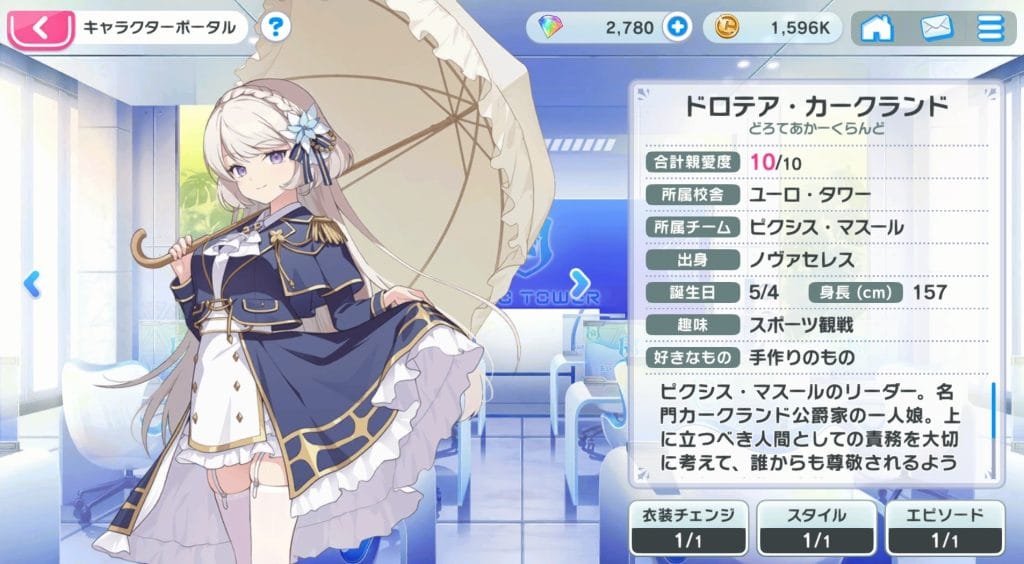Open the スタイル style button
Image resolution: width=1024 pixels, height=564 pixels.
(818, 527)
